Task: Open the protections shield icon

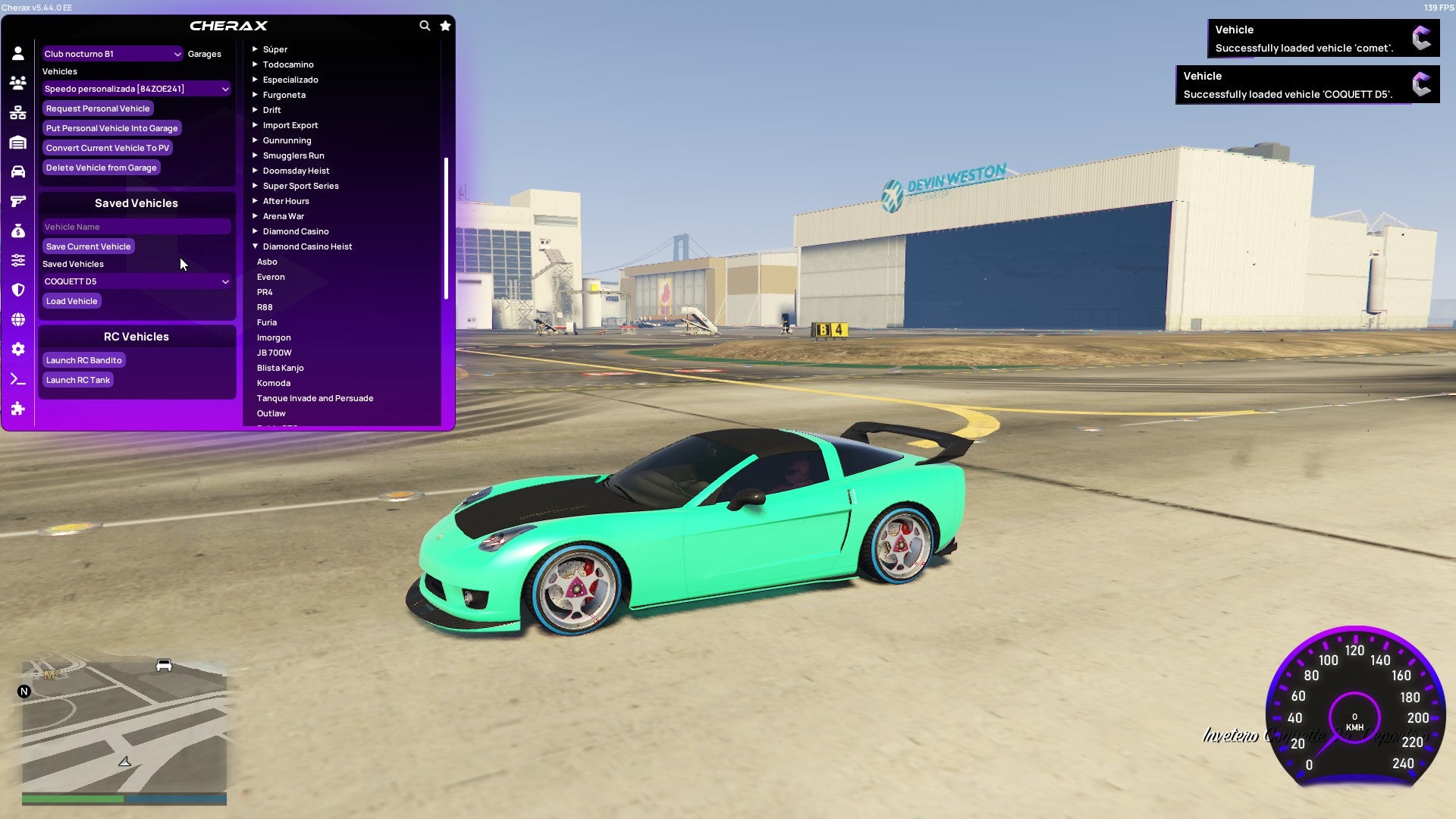Action: point(18,290)
